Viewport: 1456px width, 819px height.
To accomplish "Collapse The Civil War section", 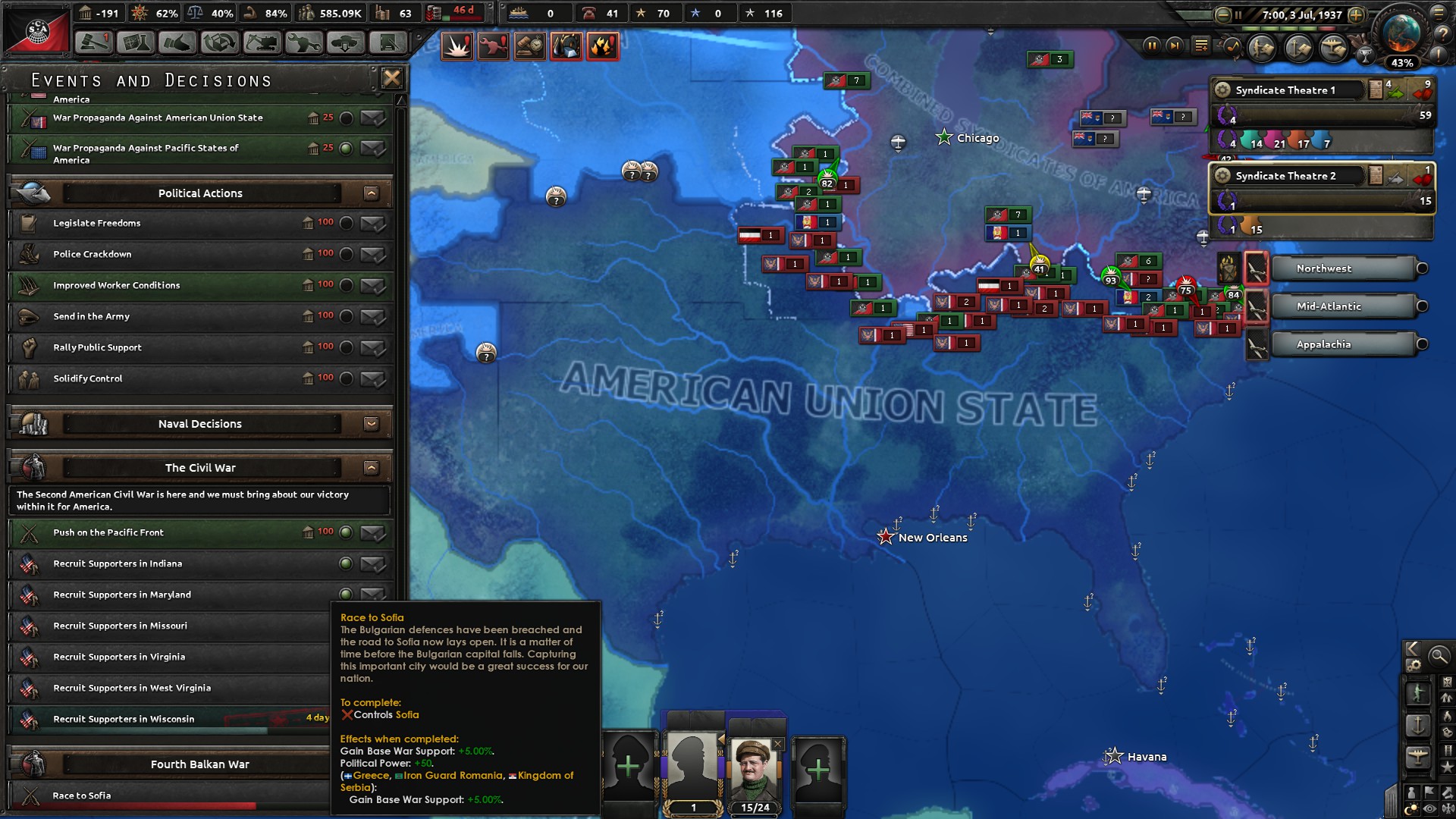I will click(x=371, y=468).
